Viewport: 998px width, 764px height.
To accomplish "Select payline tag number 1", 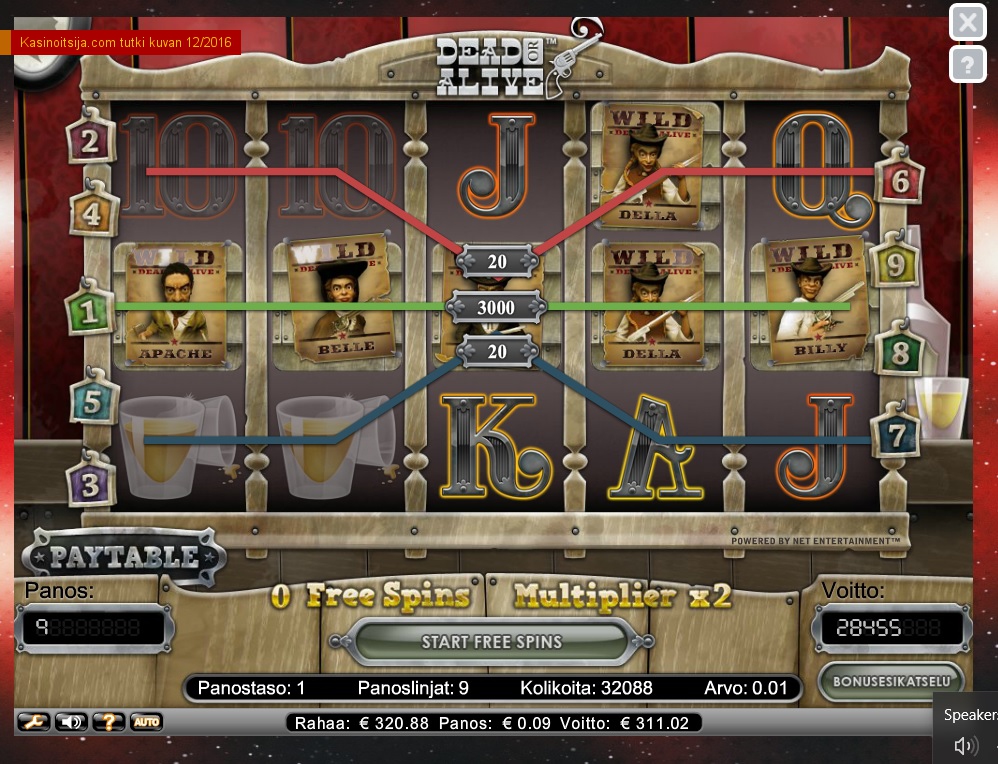I will (90, 313).
